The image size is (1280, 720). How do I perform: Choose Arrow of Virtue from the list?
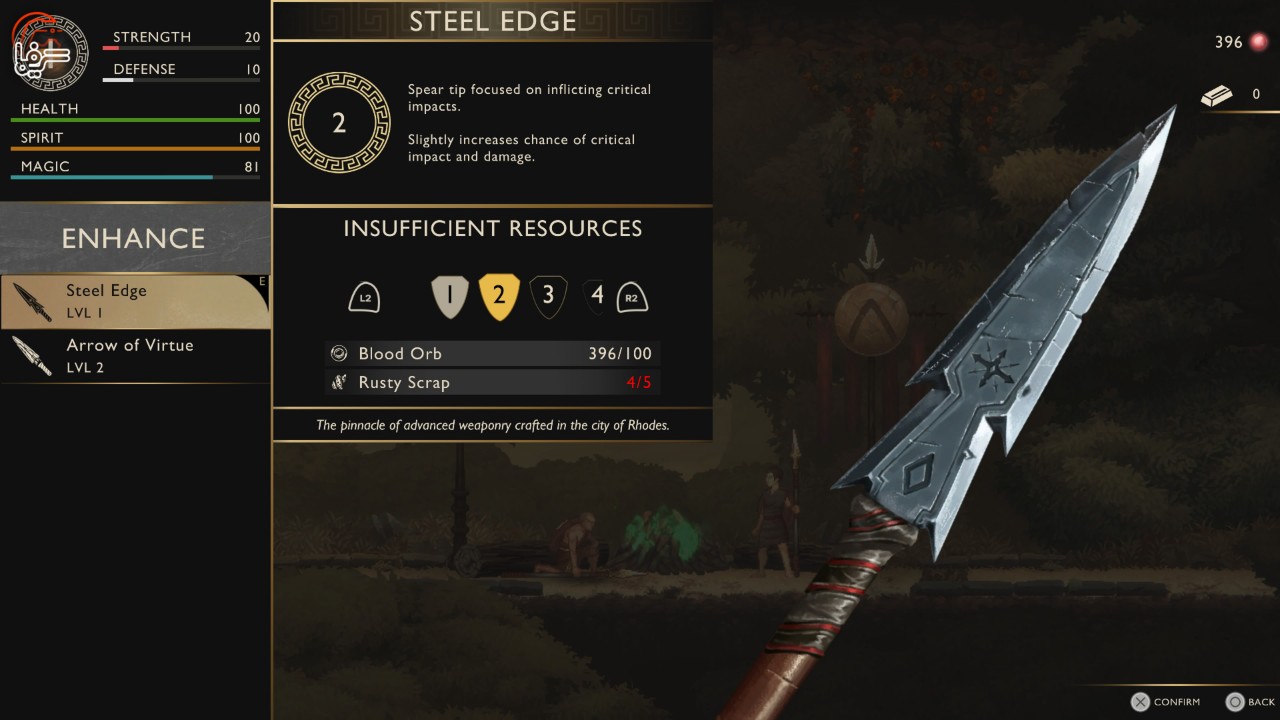coord(135,355)
